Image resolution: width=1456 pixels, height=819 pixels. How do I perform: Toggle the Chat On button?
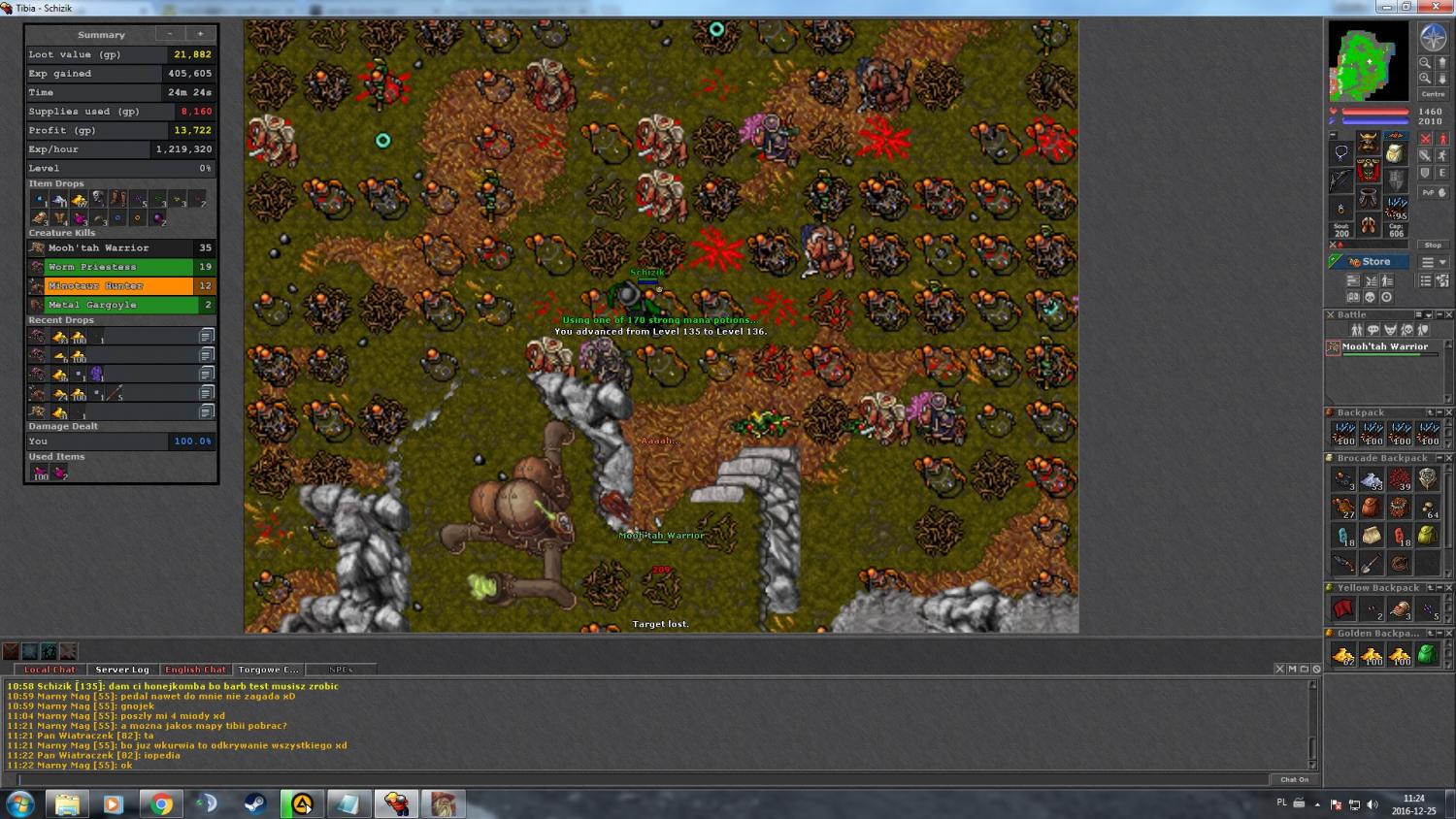1294,779
